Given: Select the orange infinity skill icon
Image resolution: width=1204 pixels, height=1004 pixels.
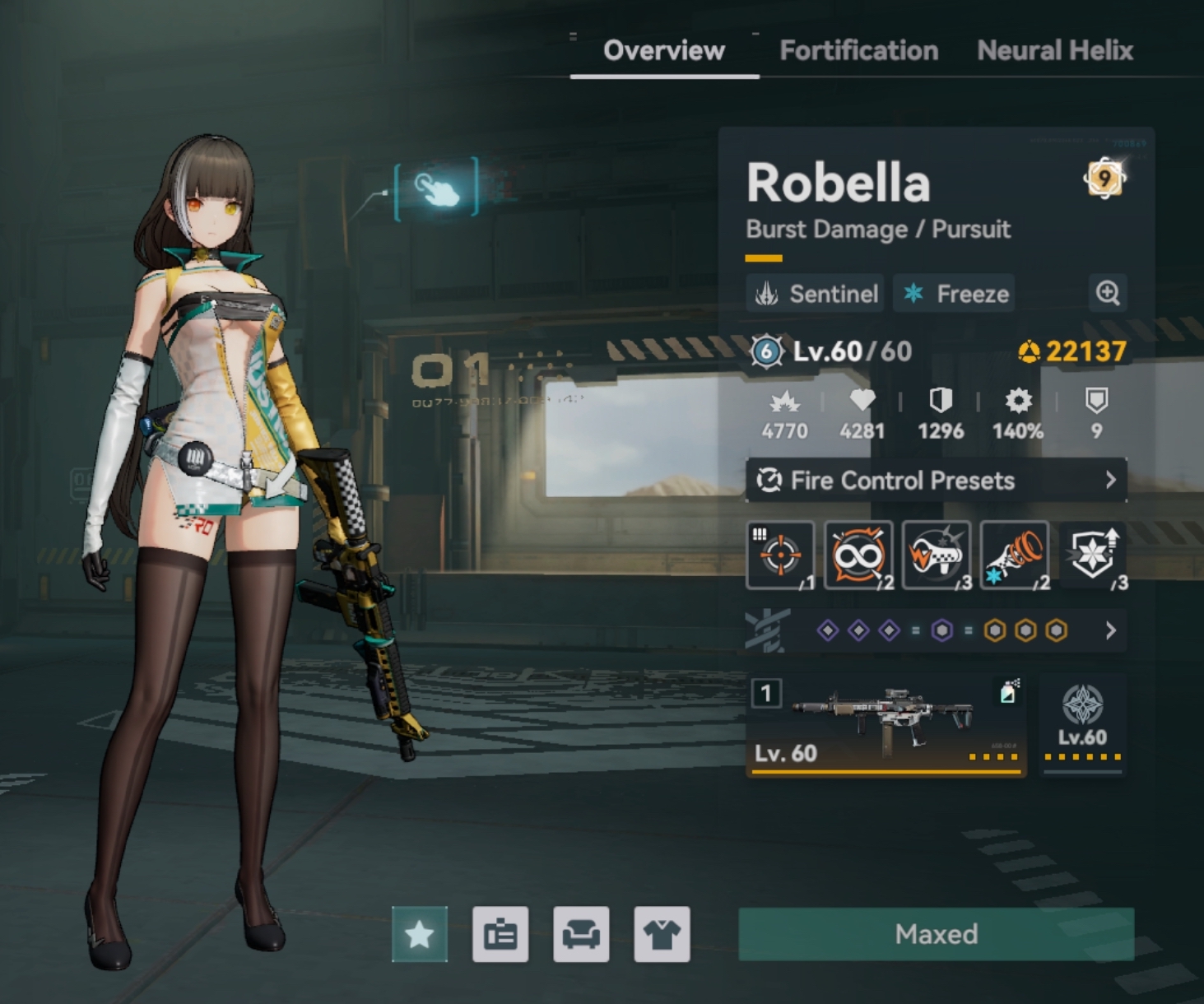Looking at the screenshot, I should tap(858, 555).
